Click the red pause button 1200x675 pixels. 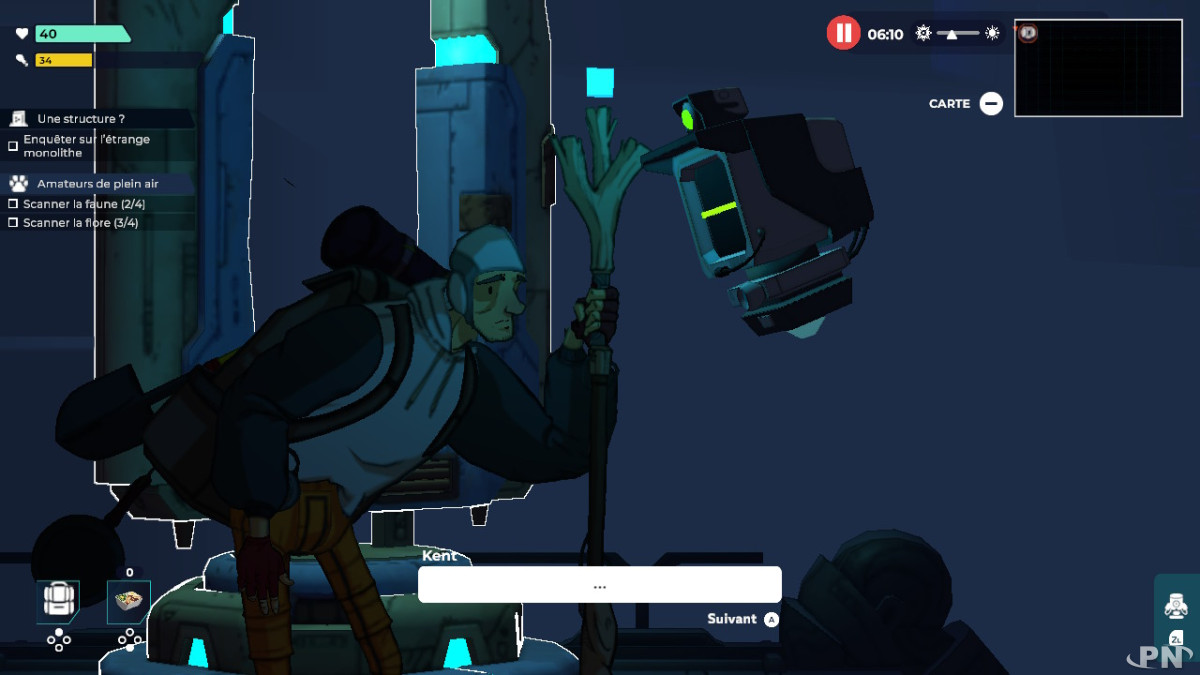point(843,33)
